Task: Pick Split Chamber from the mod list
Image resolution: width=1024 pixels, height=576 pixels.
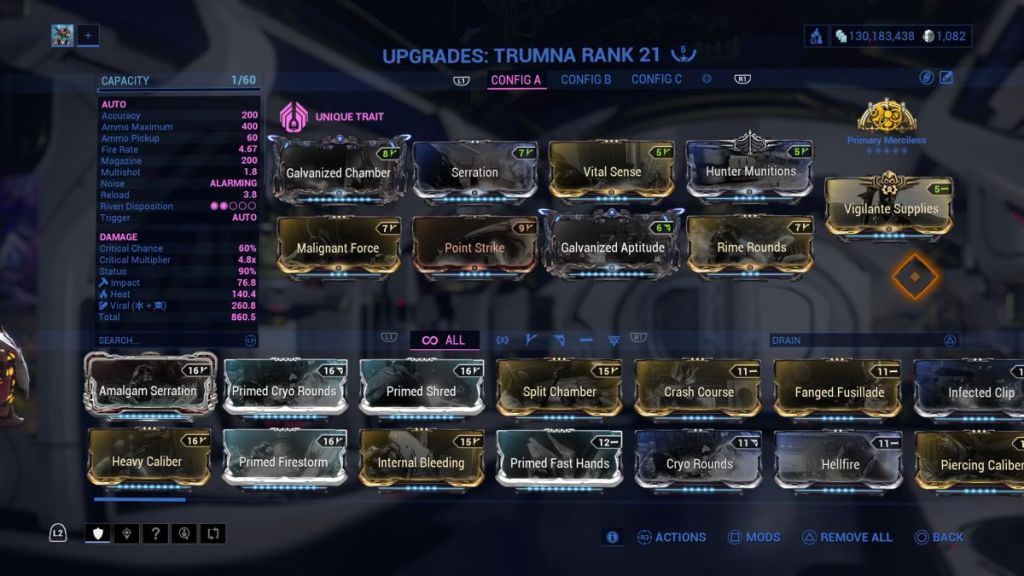Action: 560,391
